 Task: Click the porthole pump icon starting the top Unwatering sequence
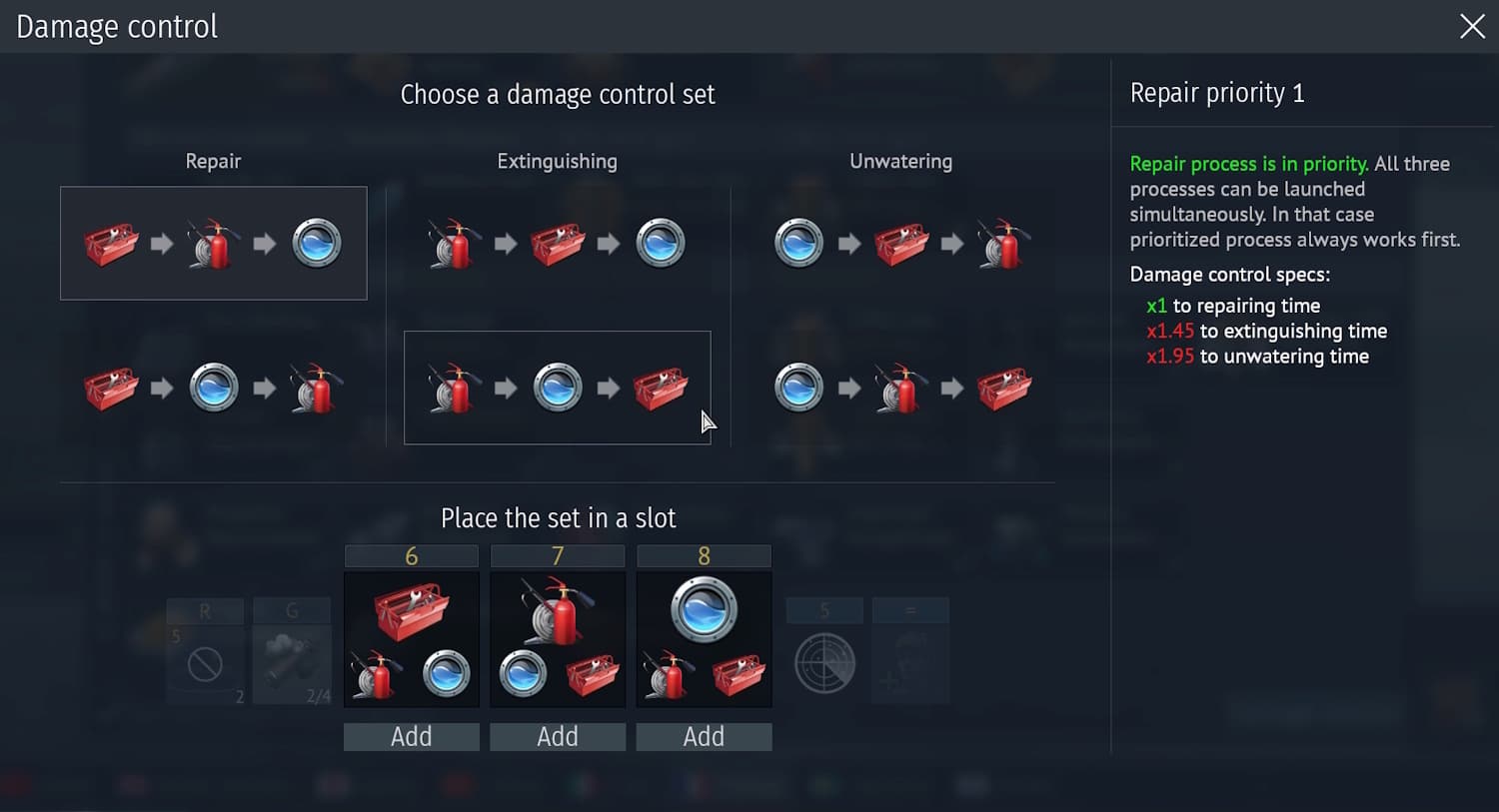point(797,241)
